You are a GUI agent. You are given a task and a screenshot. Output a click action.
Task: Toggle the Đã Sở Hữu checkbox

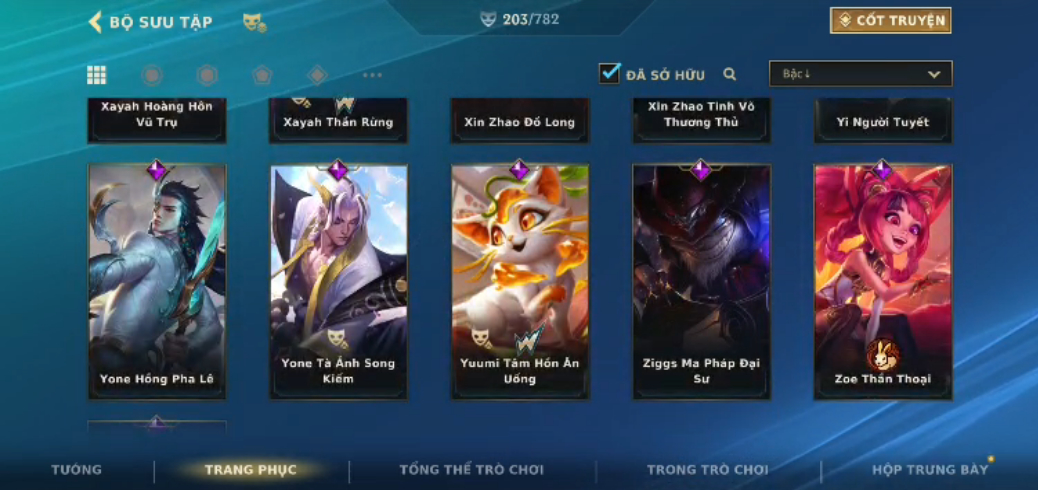tap(609, 74)
